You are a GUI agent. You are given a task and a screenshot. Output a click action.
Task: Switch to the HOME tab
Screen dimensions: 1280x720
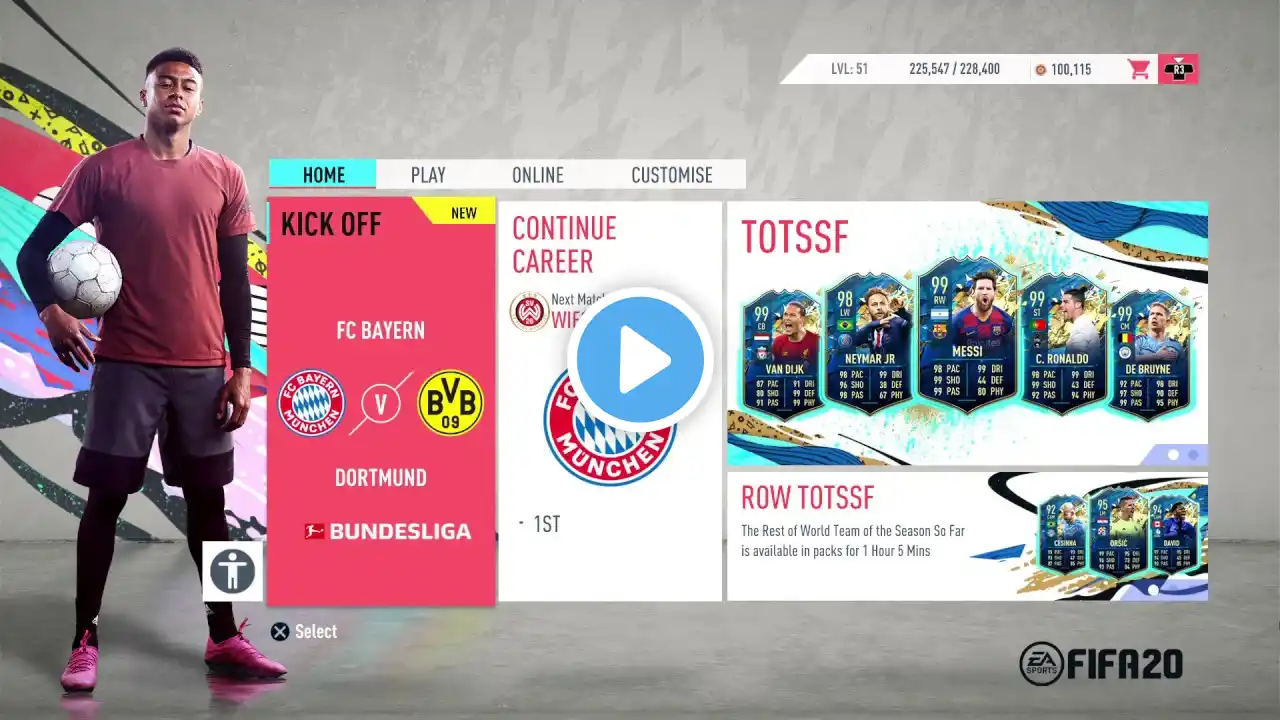point(323,175)
